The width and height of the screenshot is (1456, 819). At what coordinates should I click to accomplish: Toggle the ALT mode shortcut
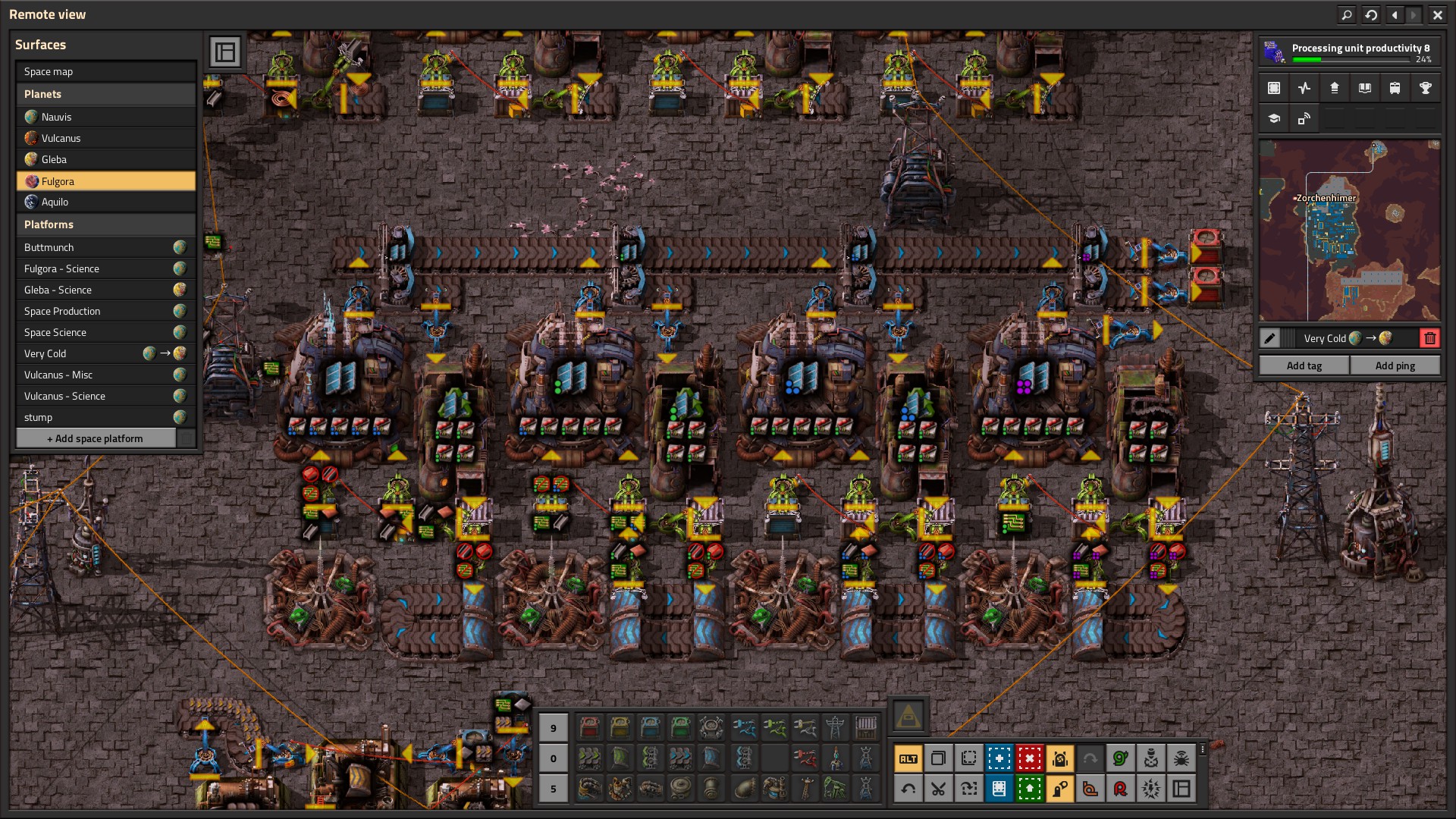908,758
